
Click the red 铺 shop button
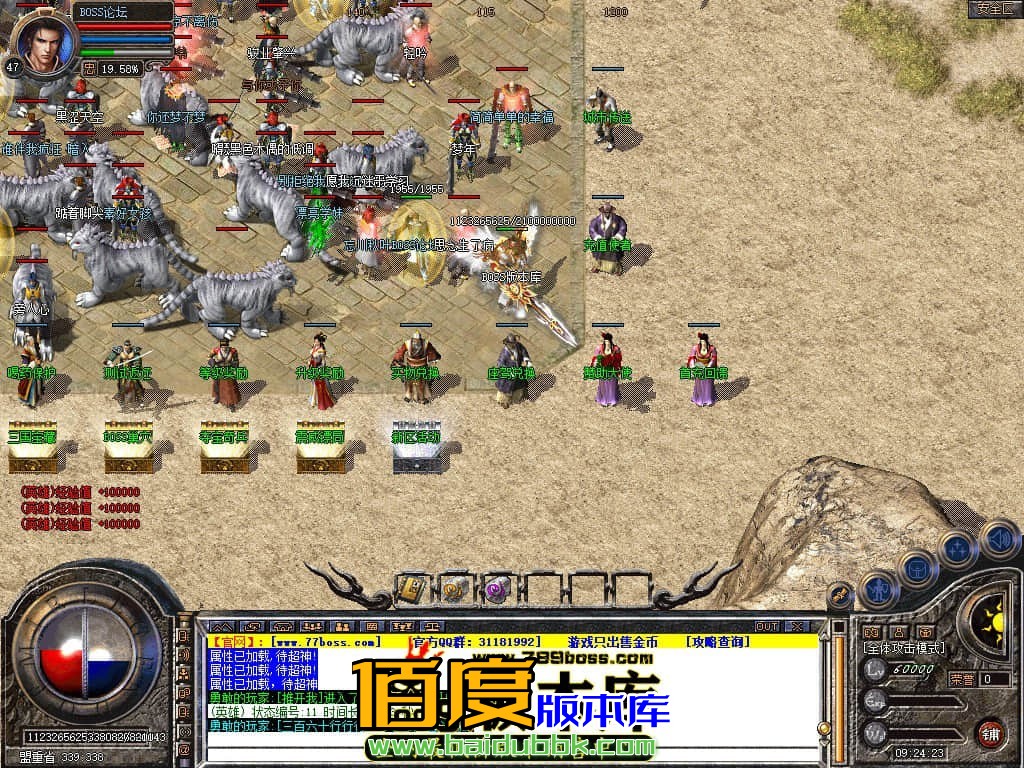(990, 733)
